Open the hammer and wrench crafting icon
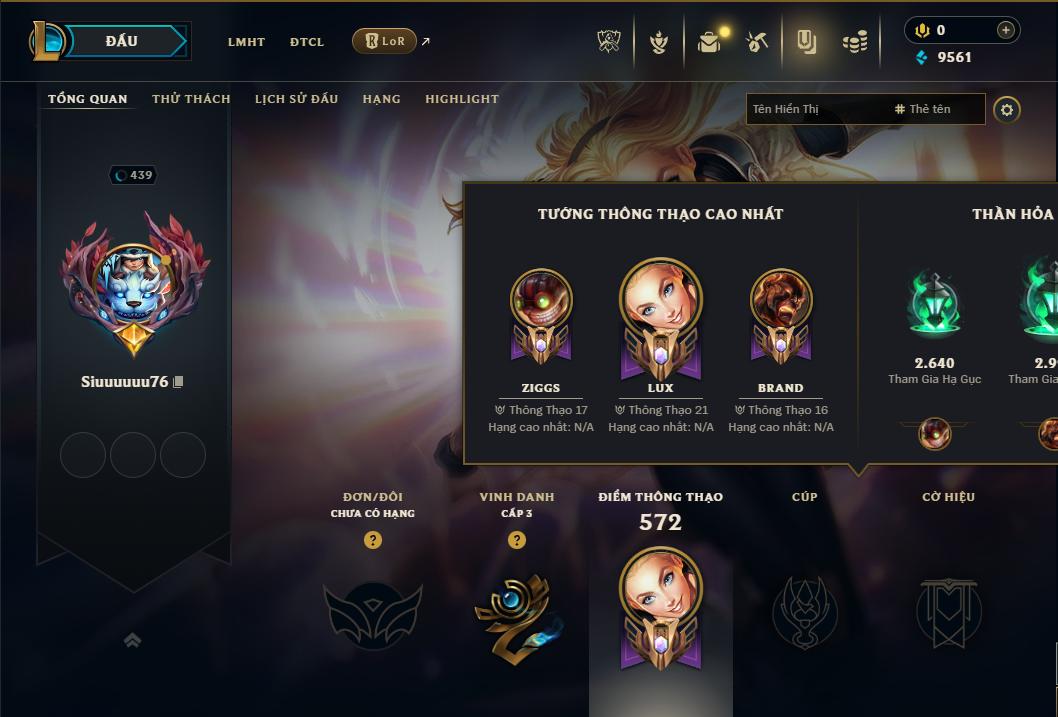The height and width of the screenshot is (717, 1058). 757,42
